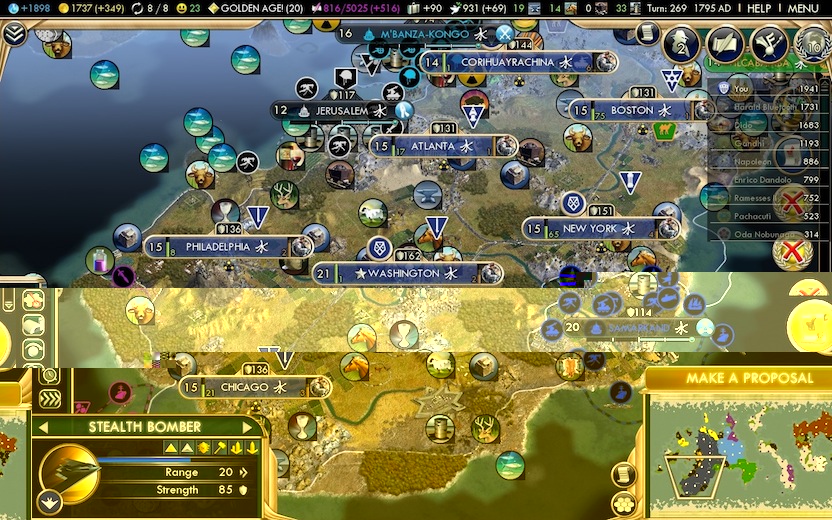Screen dimensions: 832x520
Task: Open the New York city banner
Action: pyautogui.click(x=590, y=229)
